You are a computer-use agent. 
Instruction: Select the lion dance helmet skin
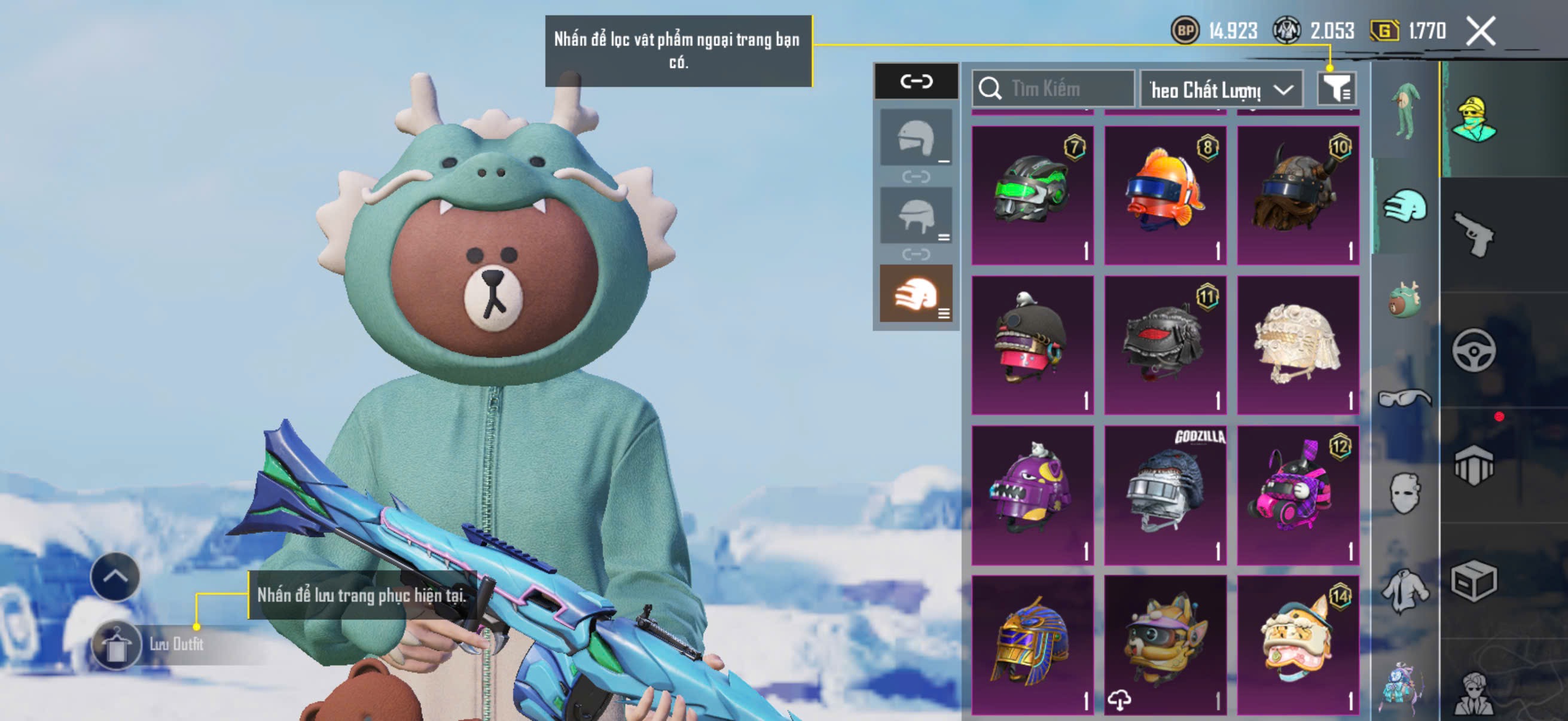(1297, 644)
